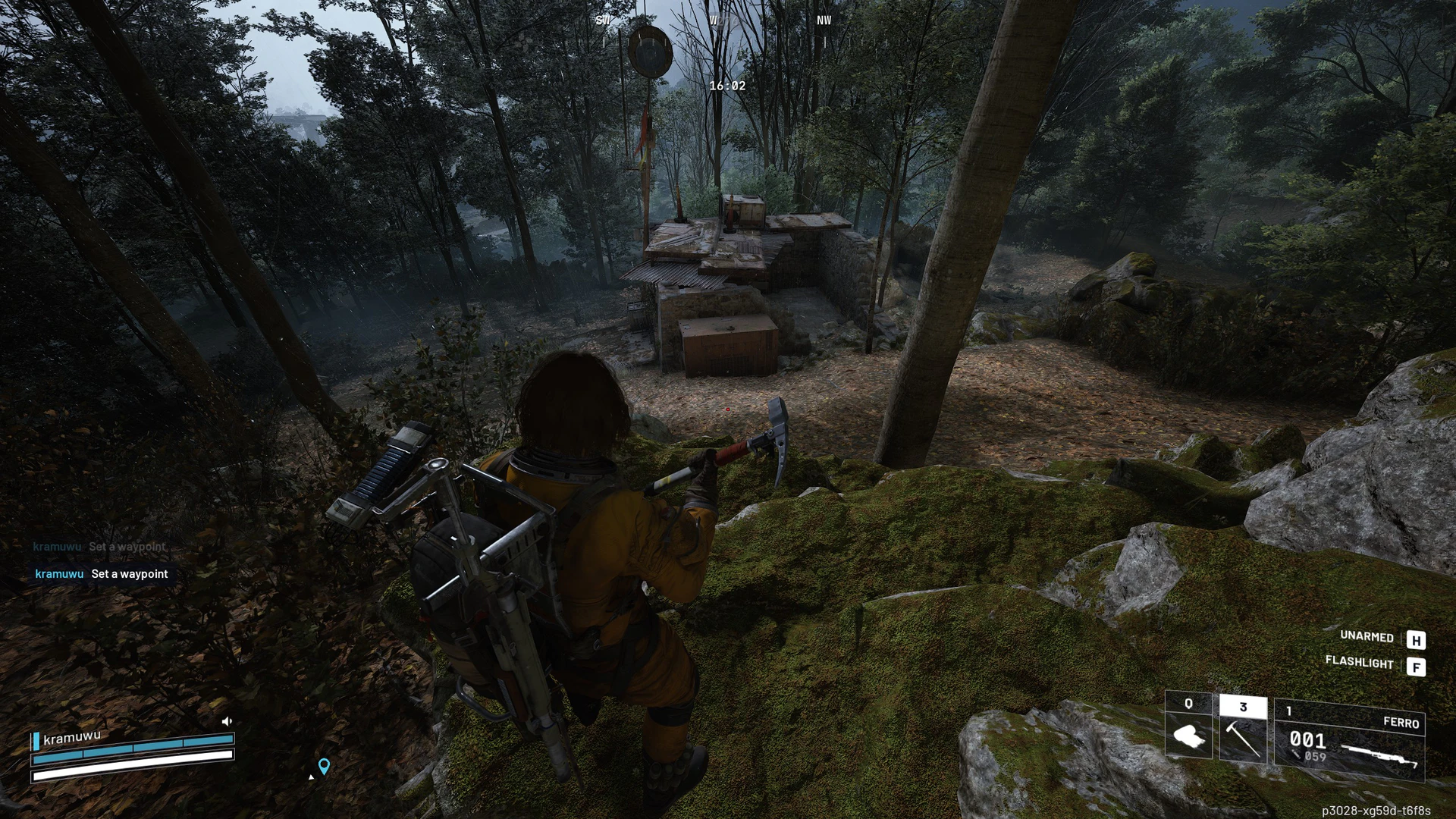
Task: Click the compass strip showing W heading
Action: point(713,21)
